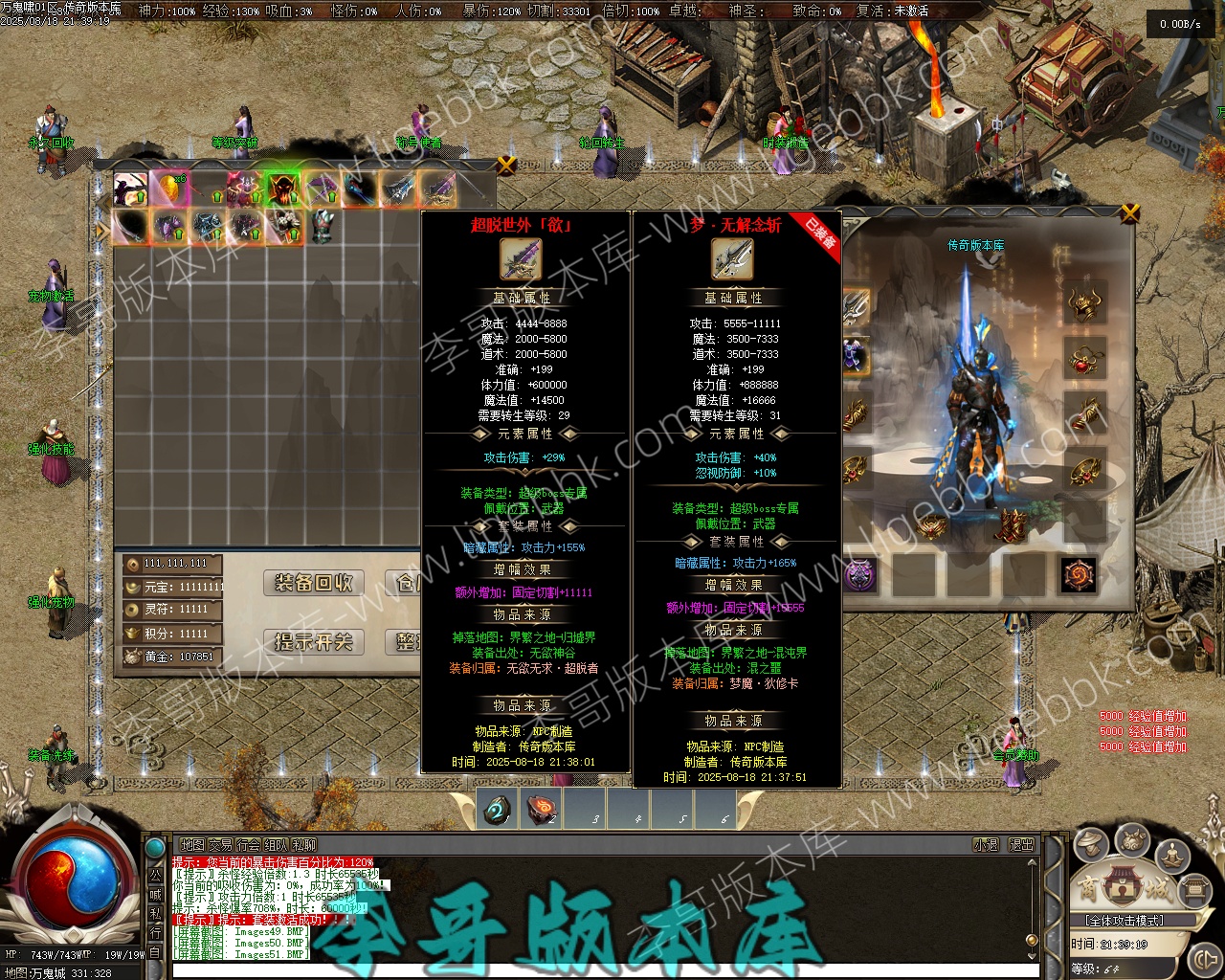This screenshot has height=980, width=1225.
Task: Switch chat to the 行会 guild channel
Action: 248,845
